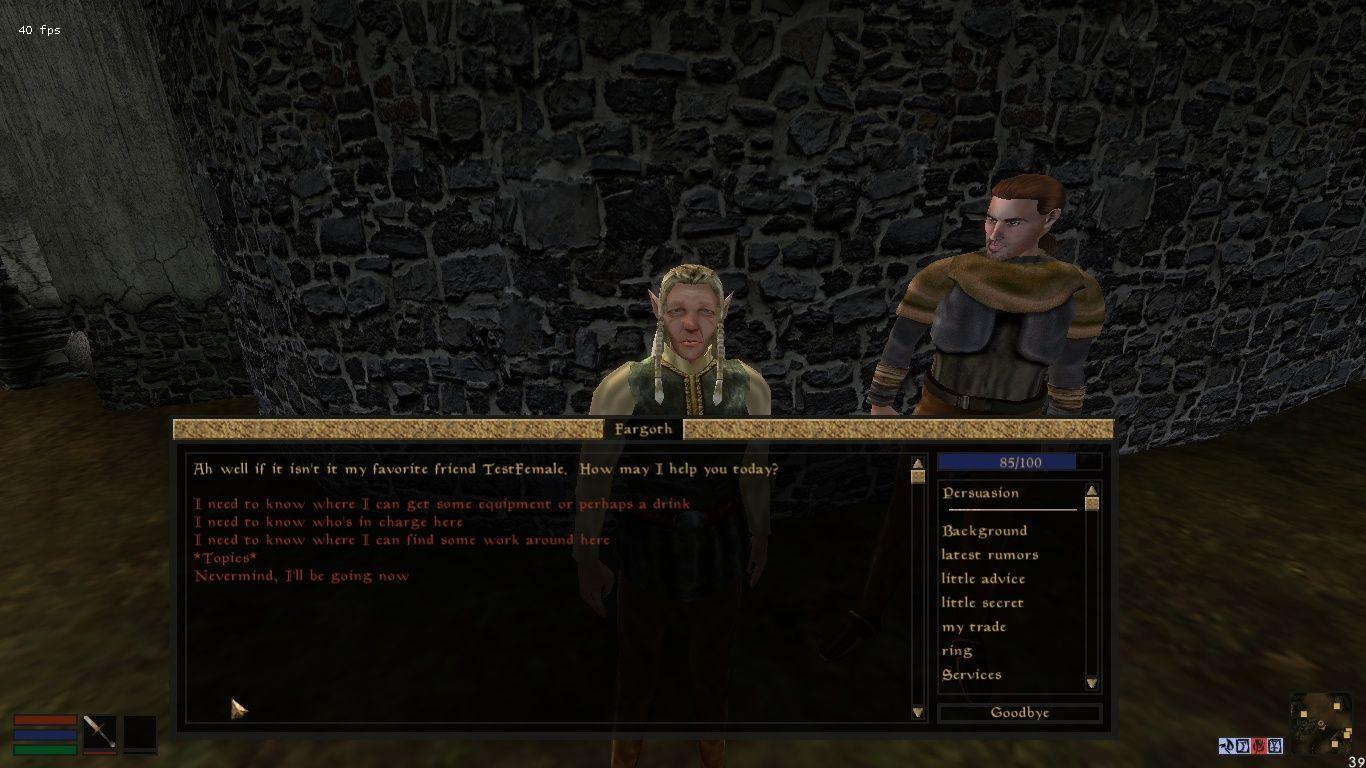Ask about Services topic
The width and height of the screenshot is (1366, 768).
pos(971,675)
